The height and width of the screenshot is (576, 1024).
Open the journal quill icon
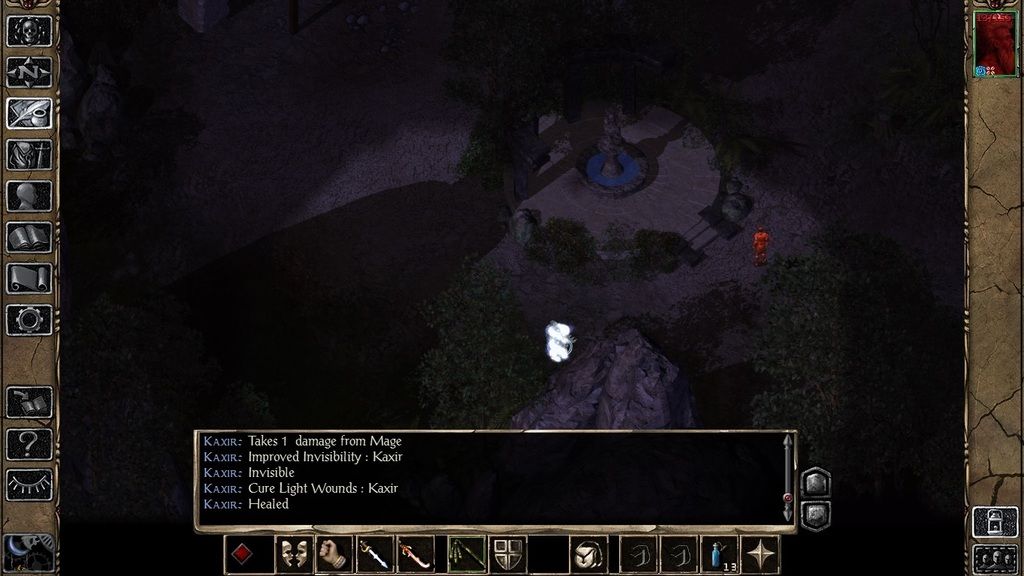pos(29,113)
